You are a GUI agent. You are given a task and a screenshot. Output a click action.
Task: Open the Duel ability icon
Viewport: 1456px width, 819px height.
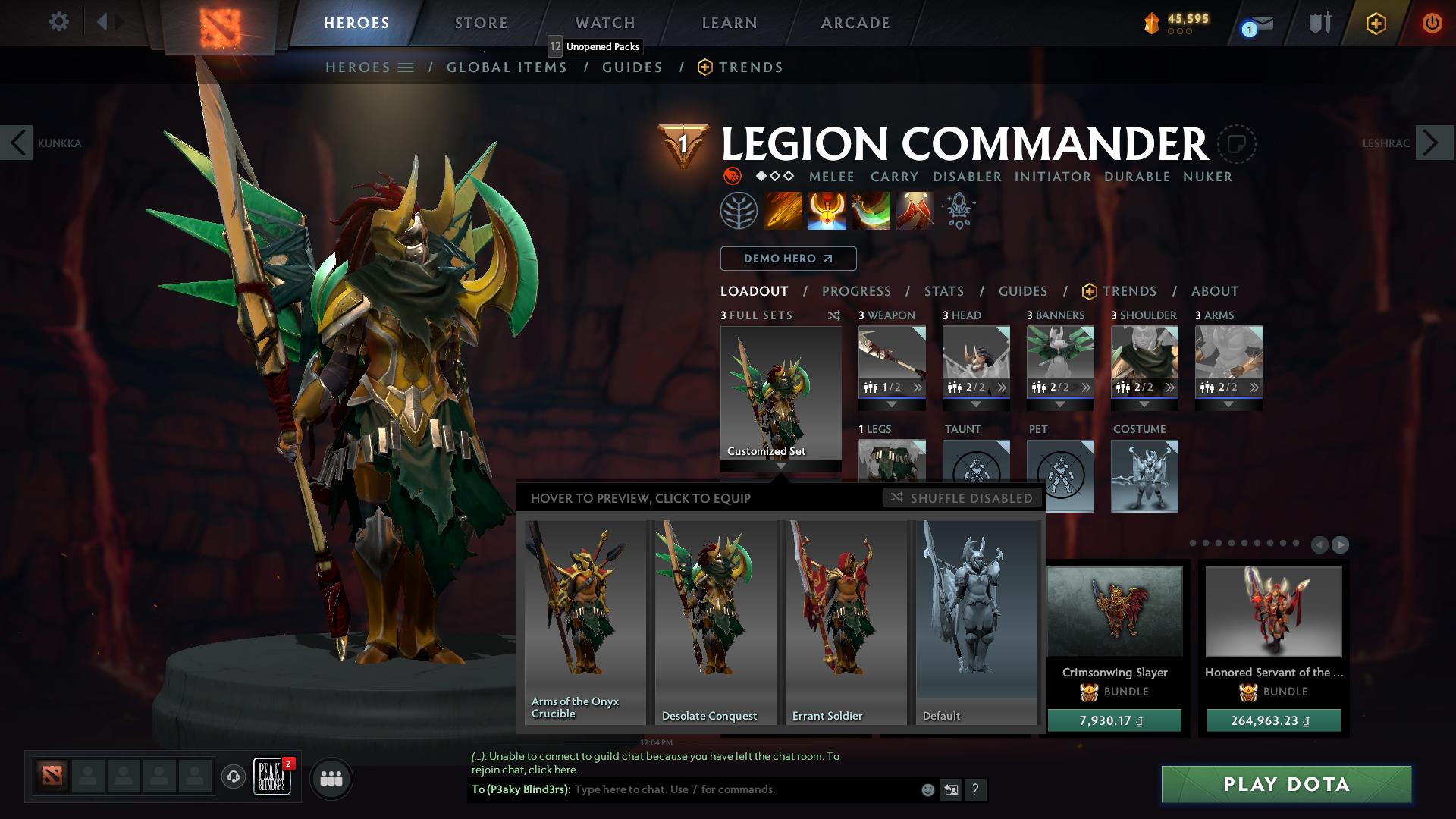click(912, 211)
